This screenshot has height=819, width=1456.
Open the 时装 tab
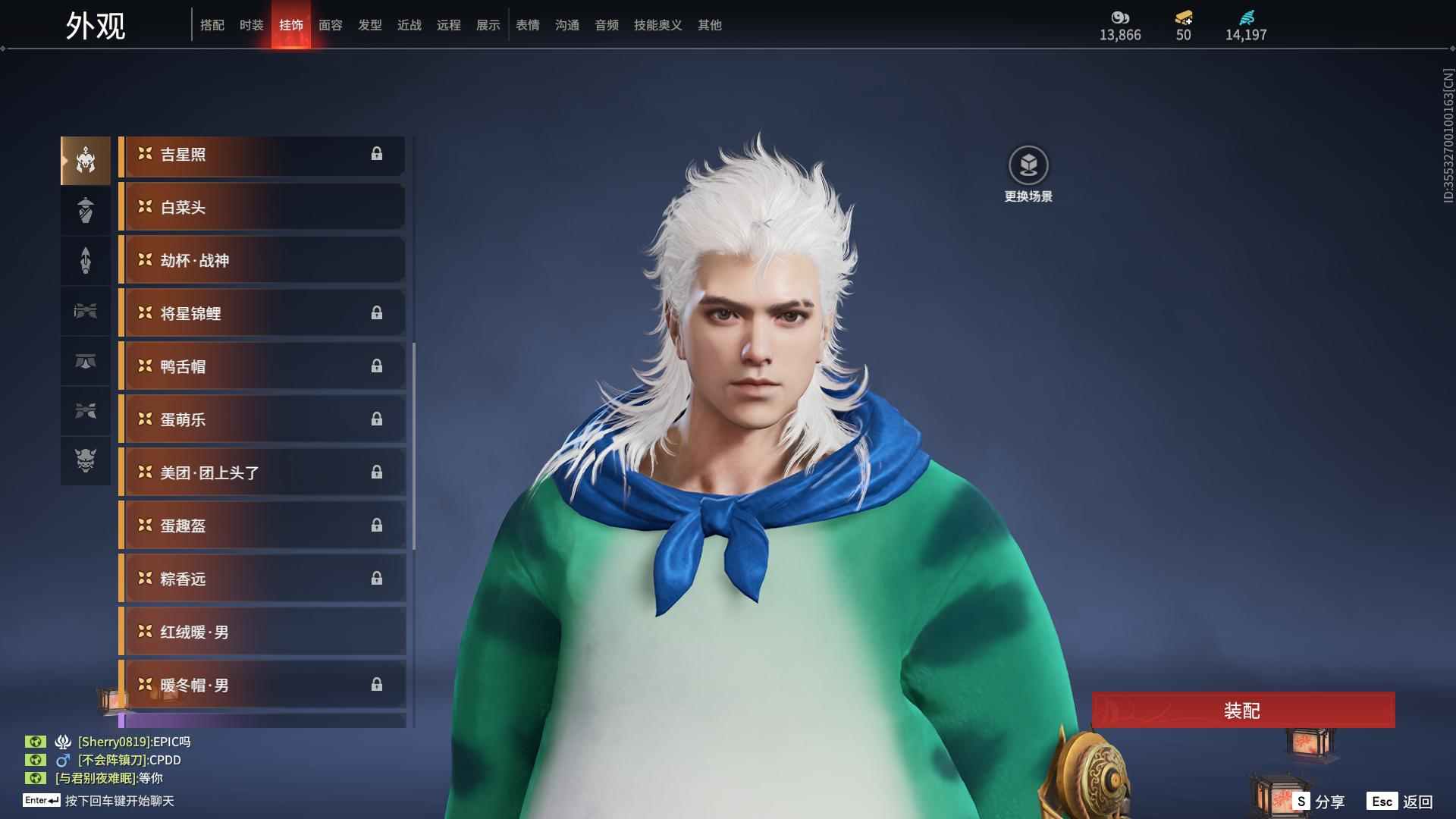pyautogui.click(x=252, y=25)
